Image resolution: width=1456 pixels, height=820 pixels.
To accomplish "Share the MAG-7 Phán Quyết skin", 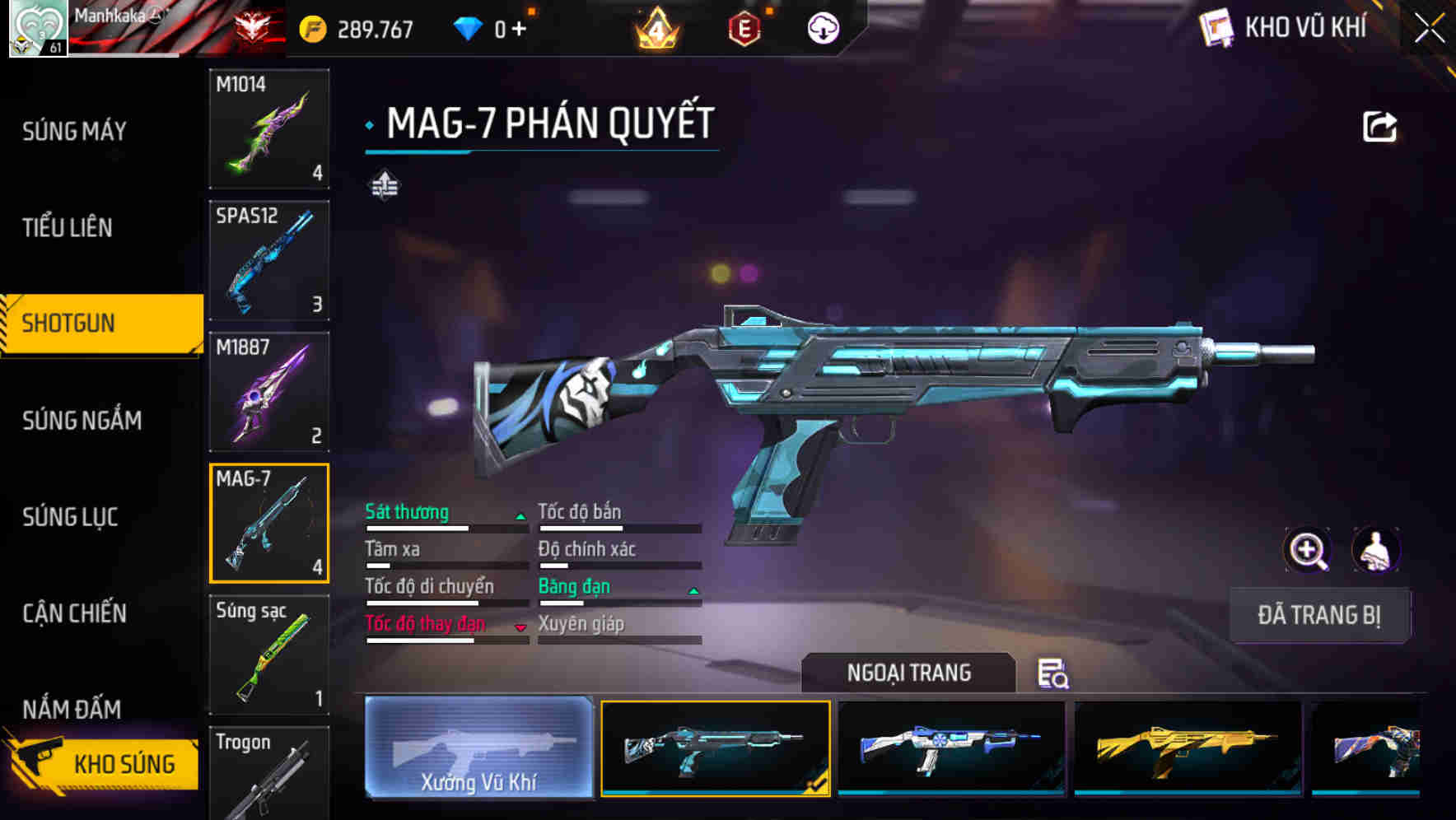I will 1379,127.
